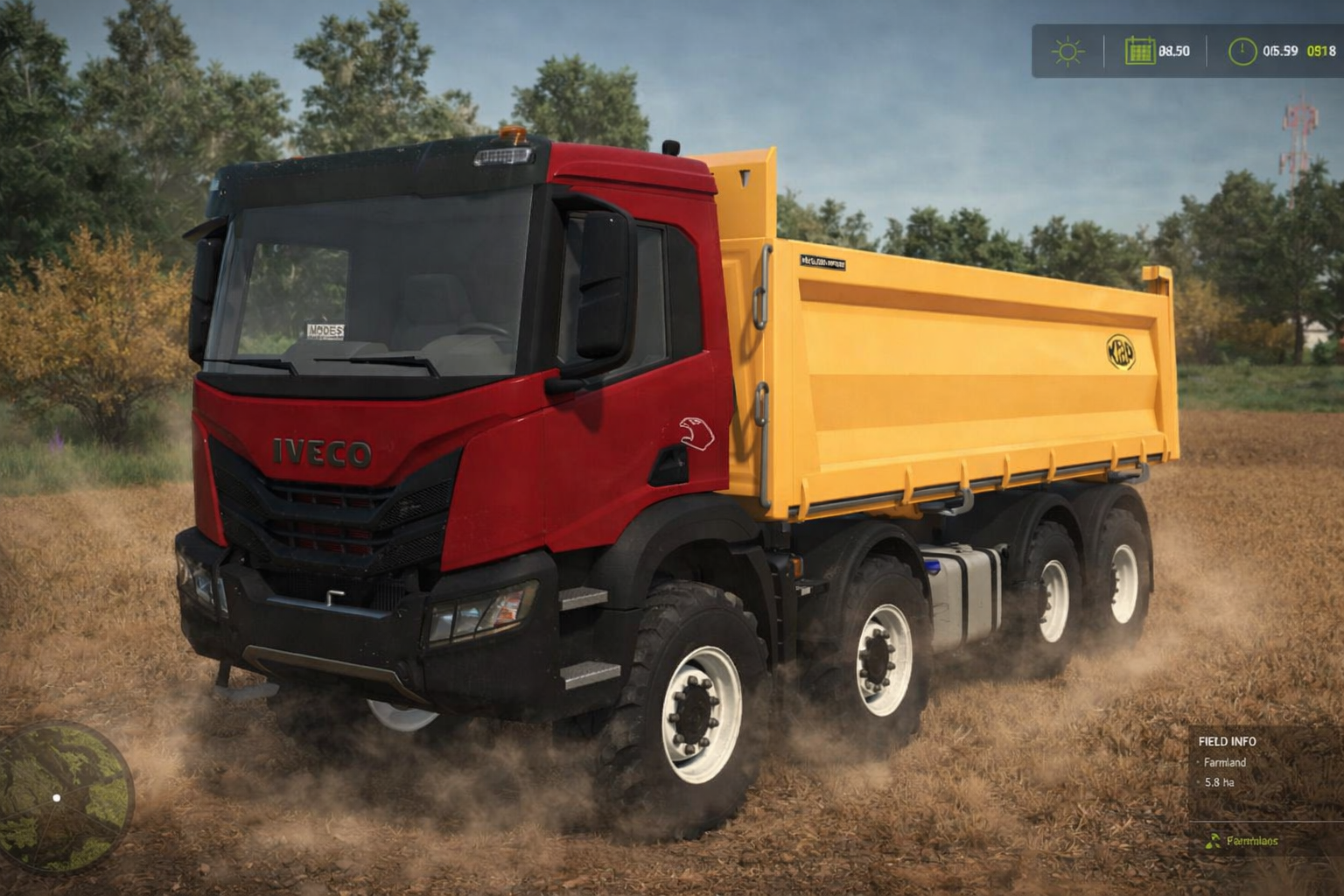The height and width of the screenshot is (896, 1344).
Task: Click the clock time icon
Action: click(1242, 51)
